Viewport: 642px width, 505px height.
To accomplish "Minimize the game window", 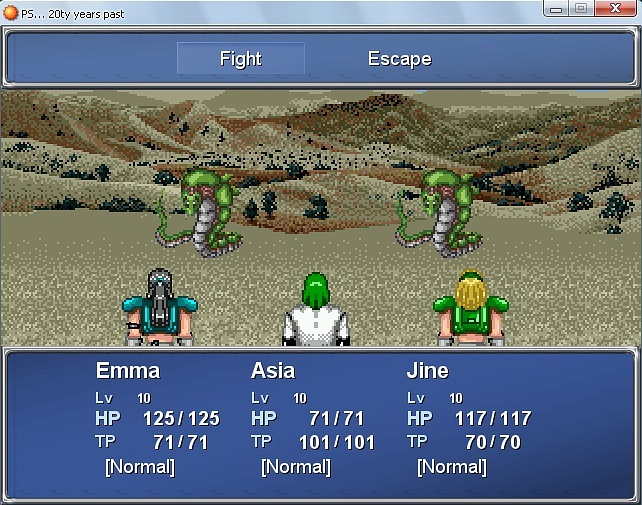I will click(555, 8).
